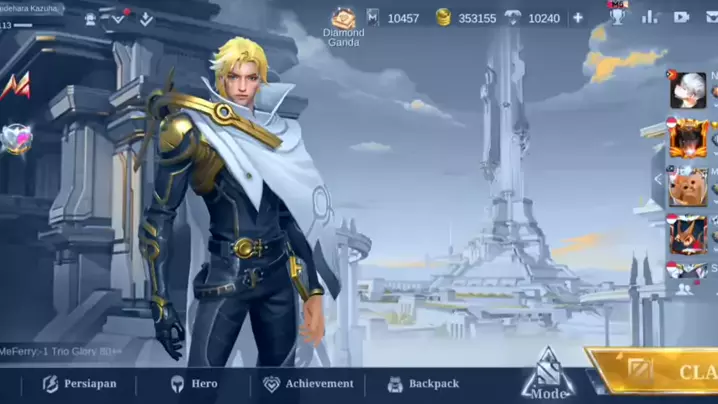Tap the Mode selector button
Screen dimensions: 718x404
pyautogui.click(x=547, y=374)
